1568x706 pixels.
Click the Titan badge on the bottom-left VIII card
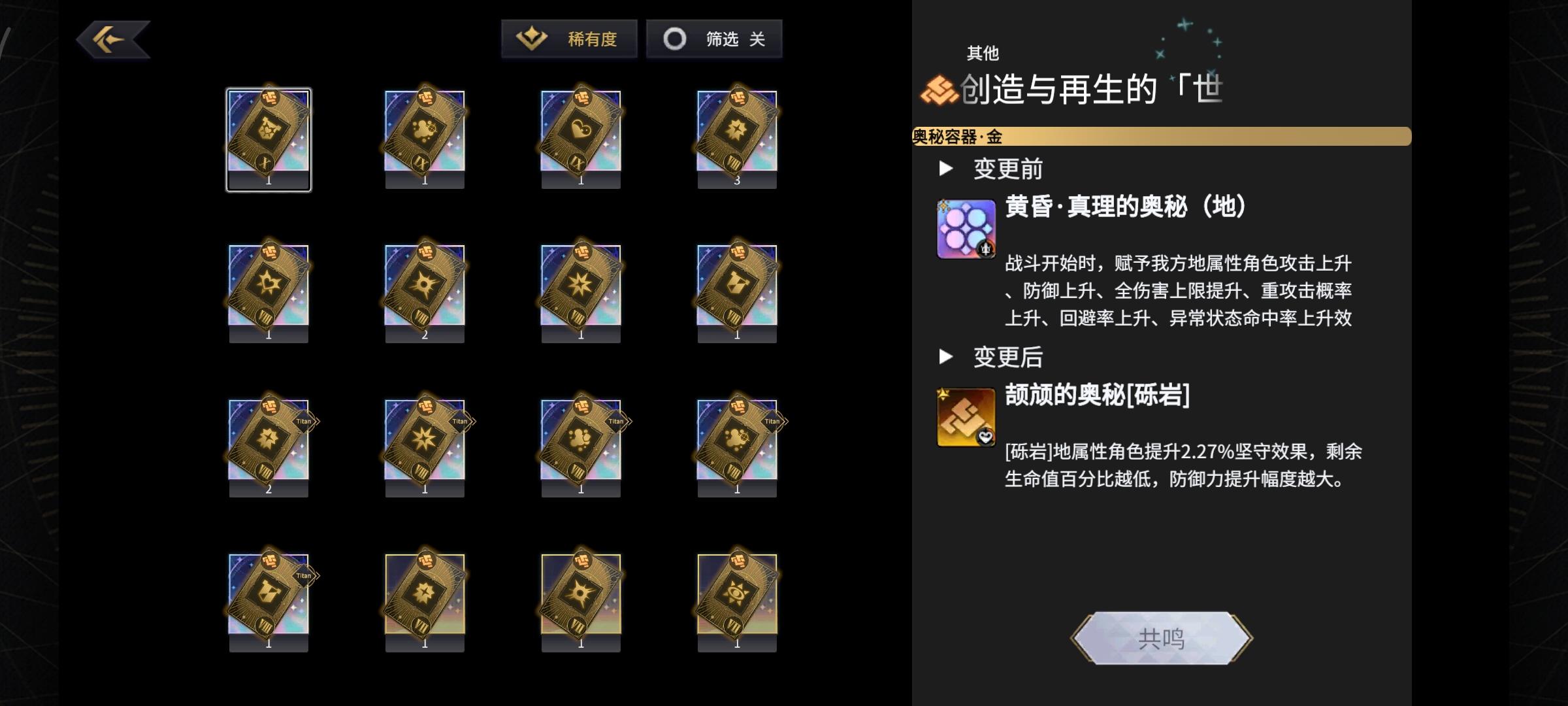click(x=304, y=575)
